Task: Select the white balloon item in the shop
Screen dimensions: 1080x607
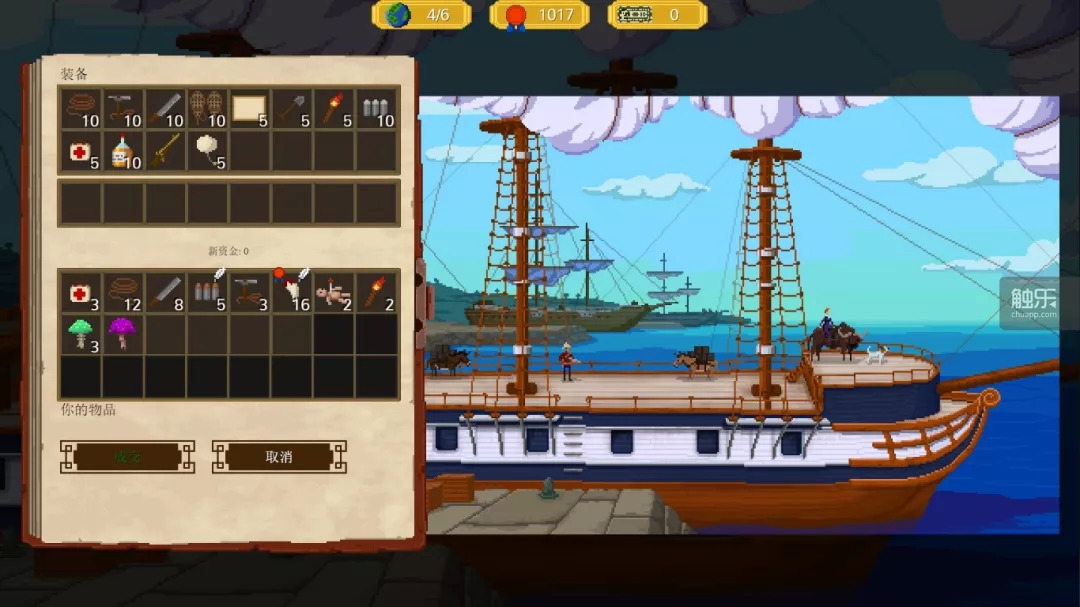Action: (x=207, y=150)
